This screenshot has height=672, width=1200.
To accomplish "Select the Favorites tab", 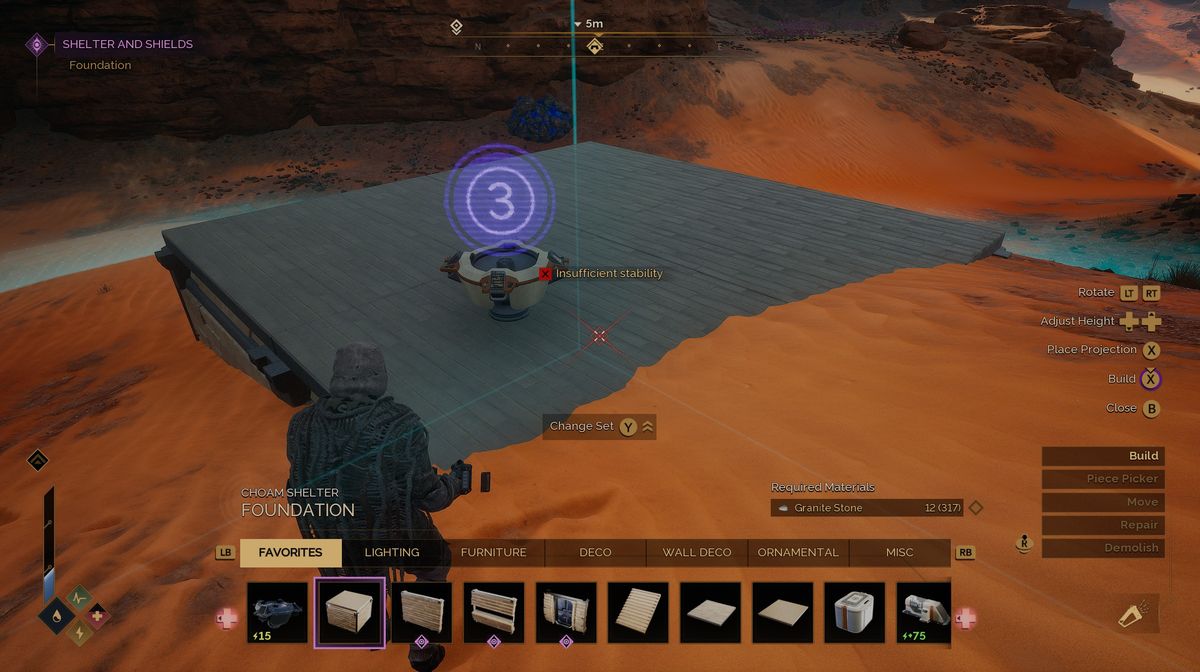I will click(290, 552).
